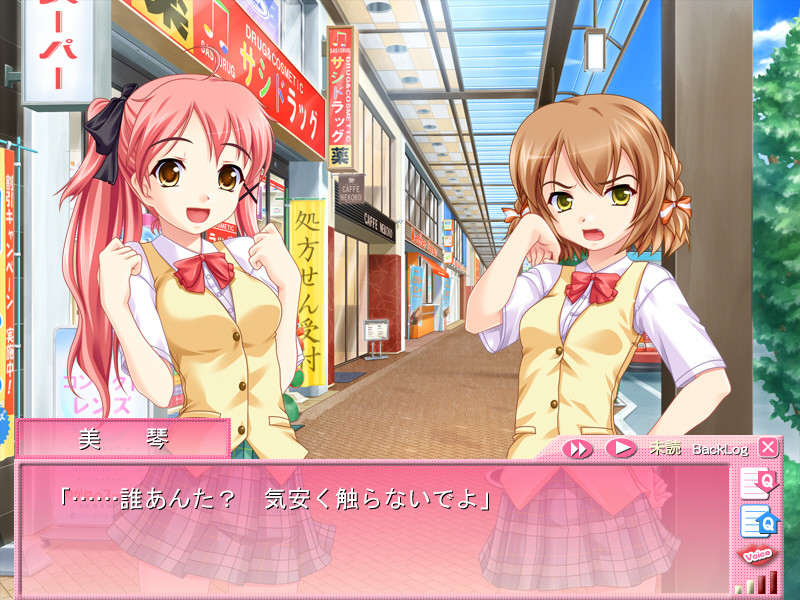Start auto-play with the single arrow button
800x600 pixels.
pyautogui.click(x=620, y=448)
